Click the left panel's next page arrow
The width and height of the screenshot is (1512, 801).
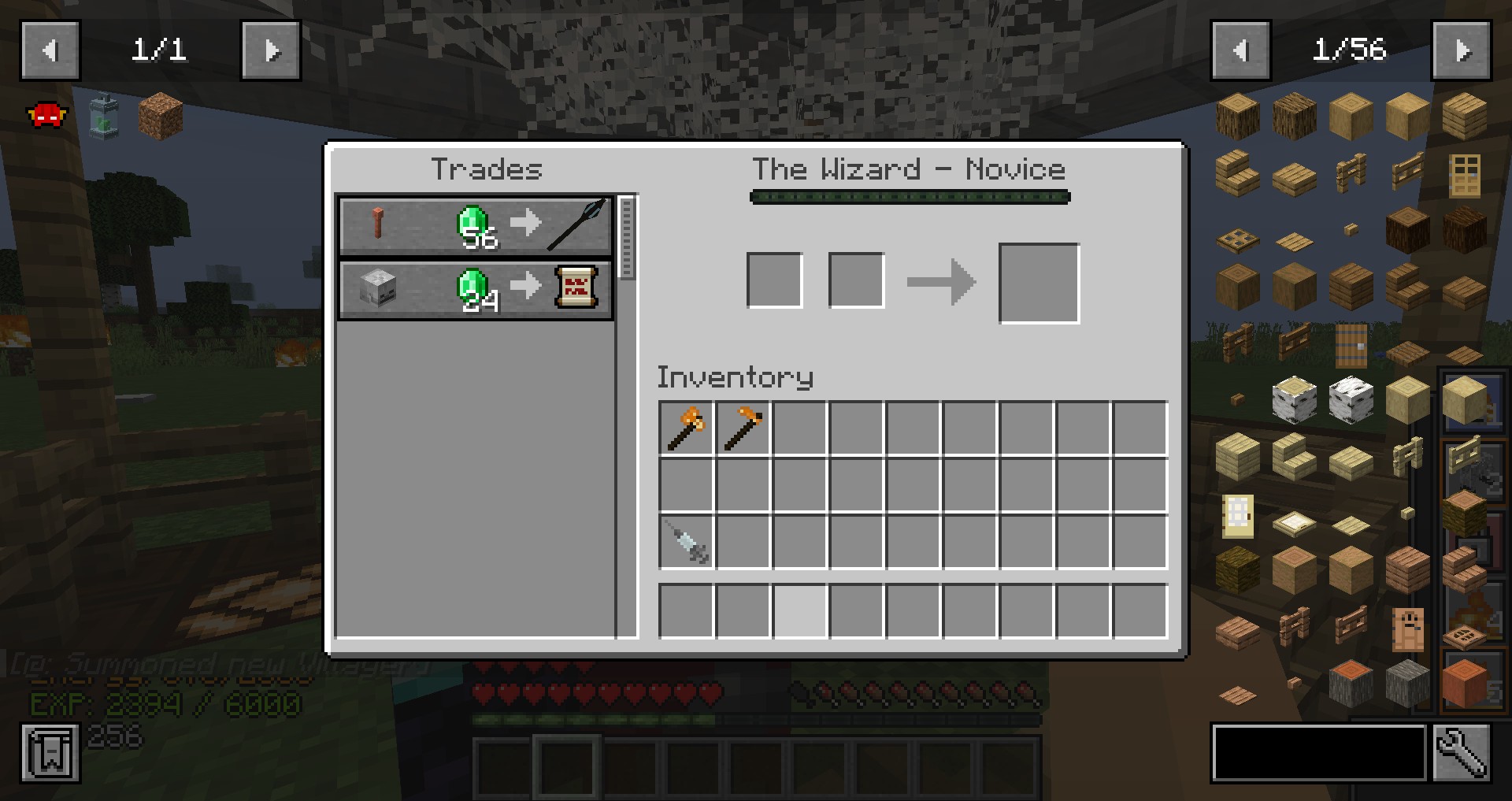click(270, 51)
